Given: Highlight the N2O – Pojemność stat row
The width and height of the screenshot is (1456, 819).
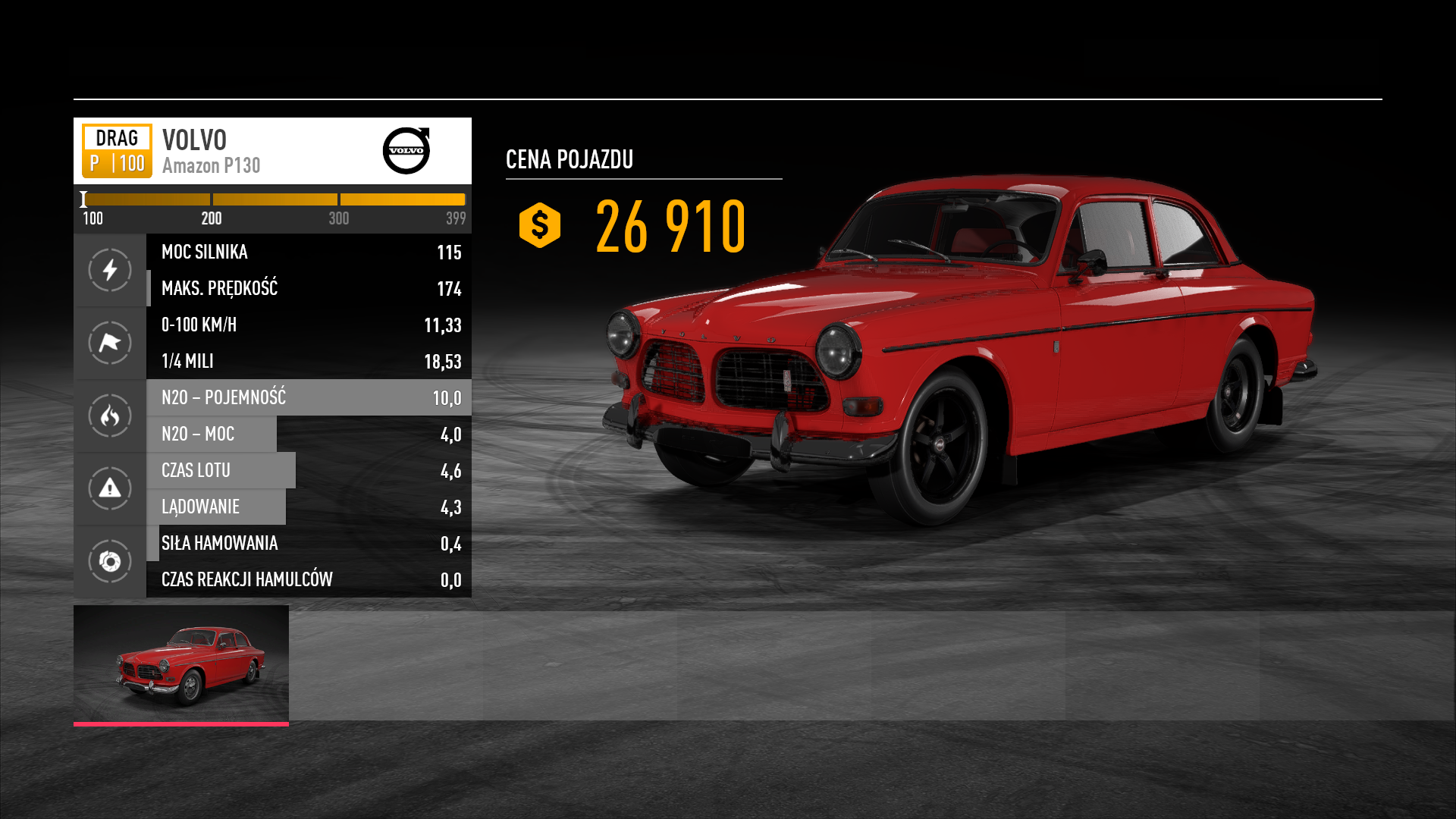Looking at the screenshot, I should [x=309, y=397].
